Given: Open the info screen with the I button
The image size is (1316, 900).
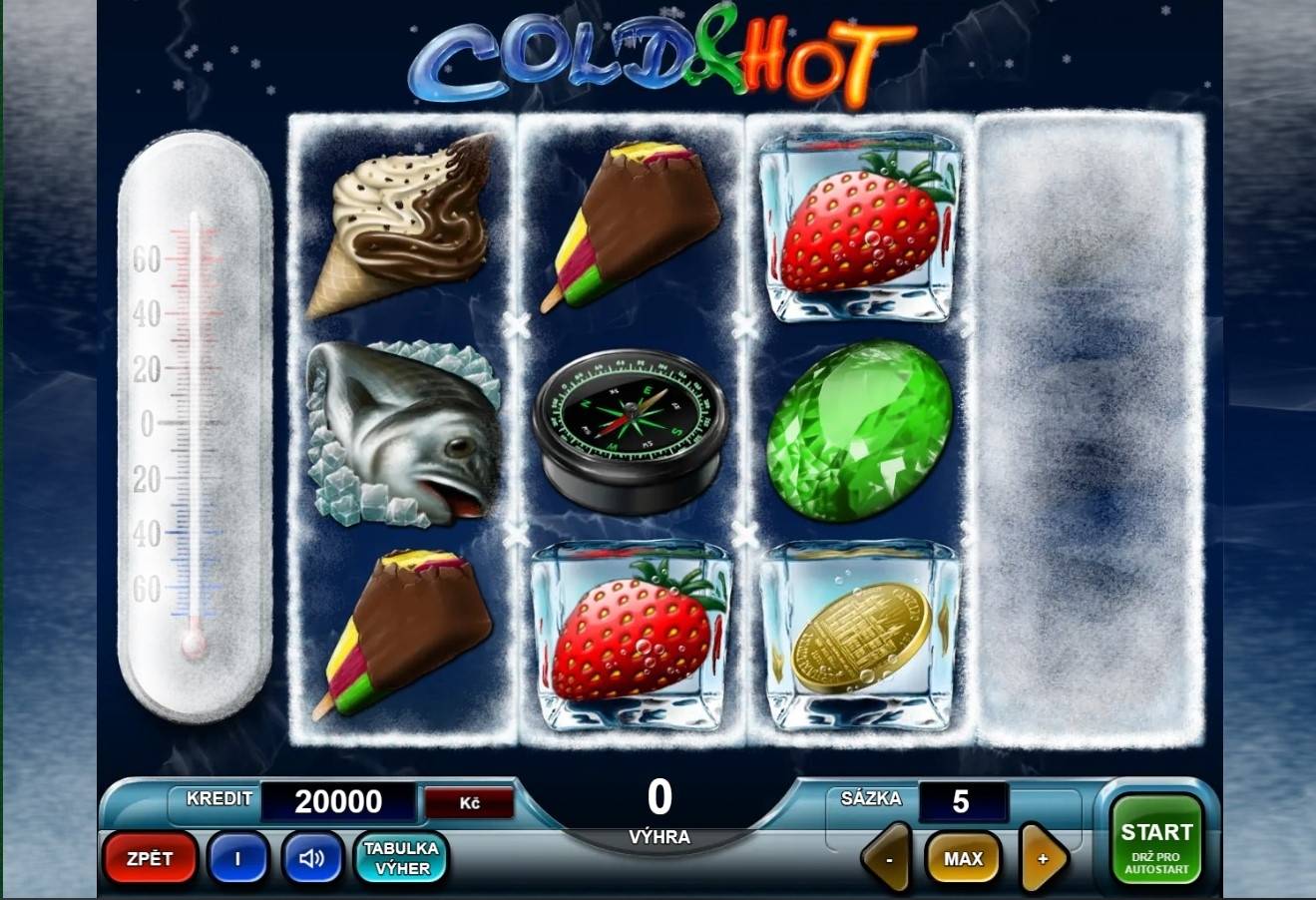Looking at the screenshot, I should pyautogui.click(x=237, y=858).
